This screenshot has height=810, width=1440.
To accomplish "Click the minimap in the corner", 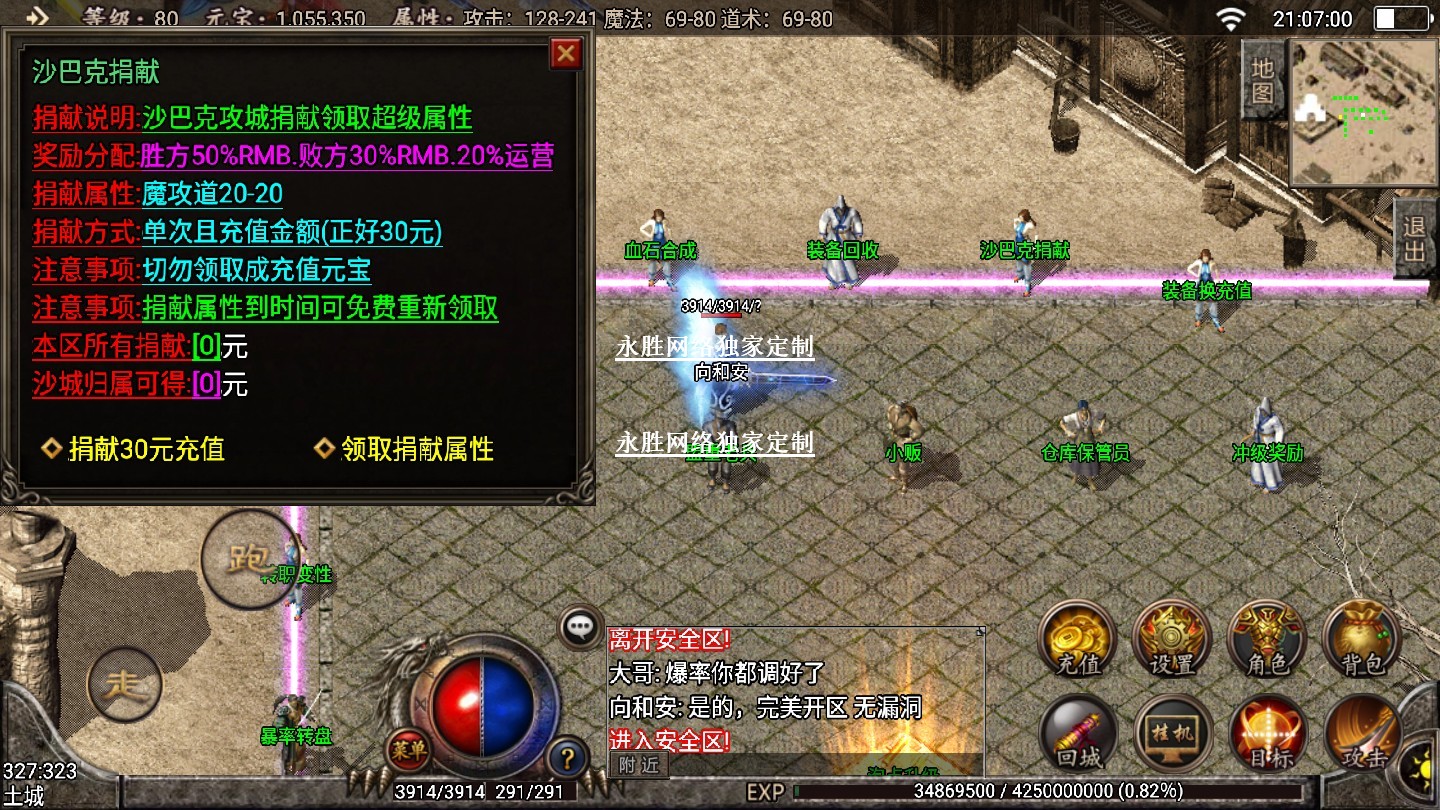I will pyautogui.click(x=1358, y=112).
